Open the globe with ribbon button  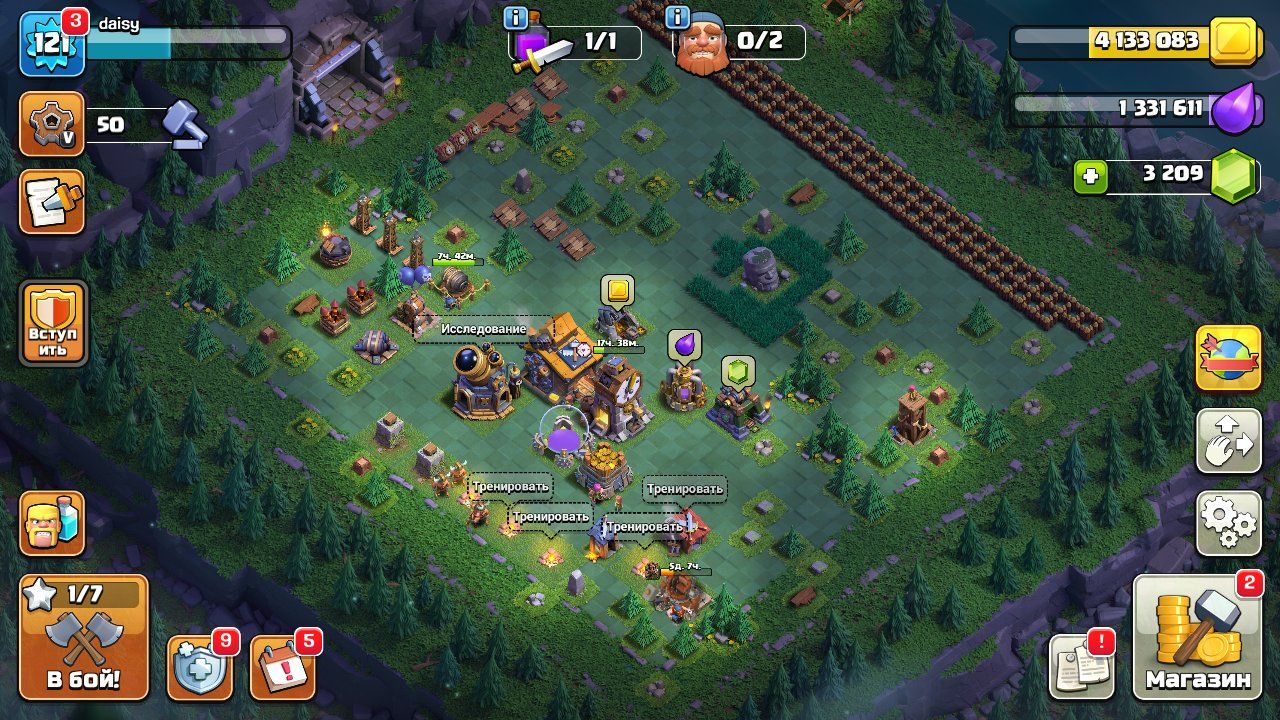pyautogui.click(x=1228, y=358)
